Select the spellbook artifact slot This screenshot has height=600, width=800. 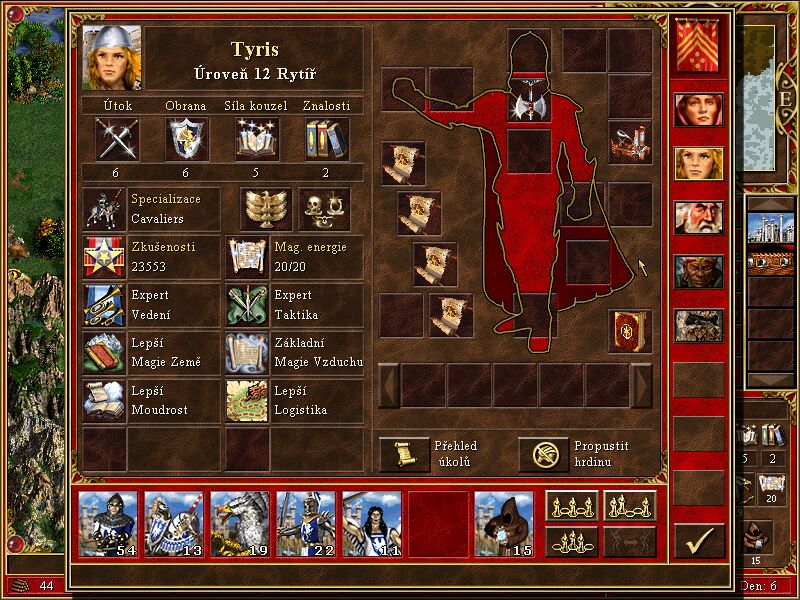(x=630, y=331)
